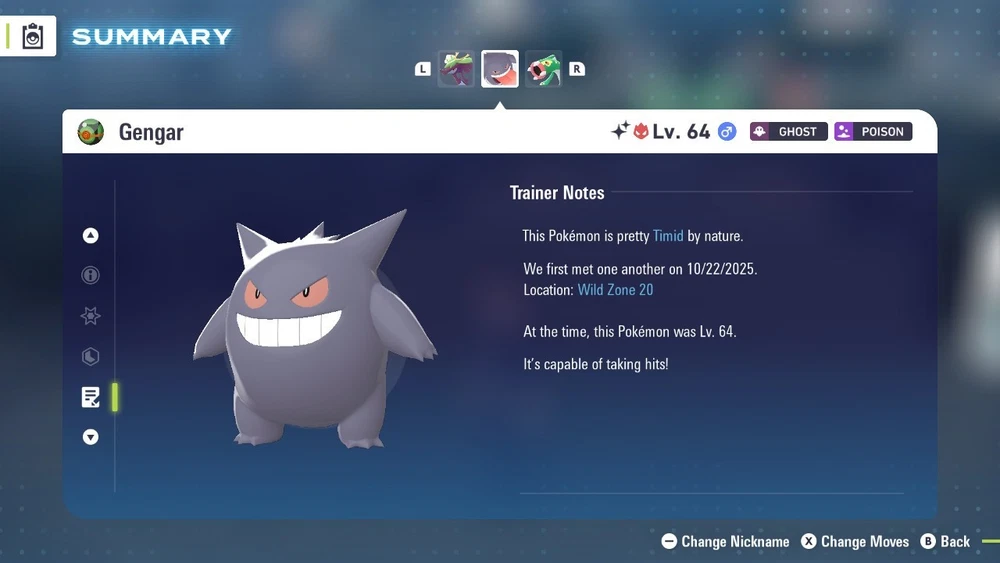Switch to the info circle summary tab

pos(91,275)
